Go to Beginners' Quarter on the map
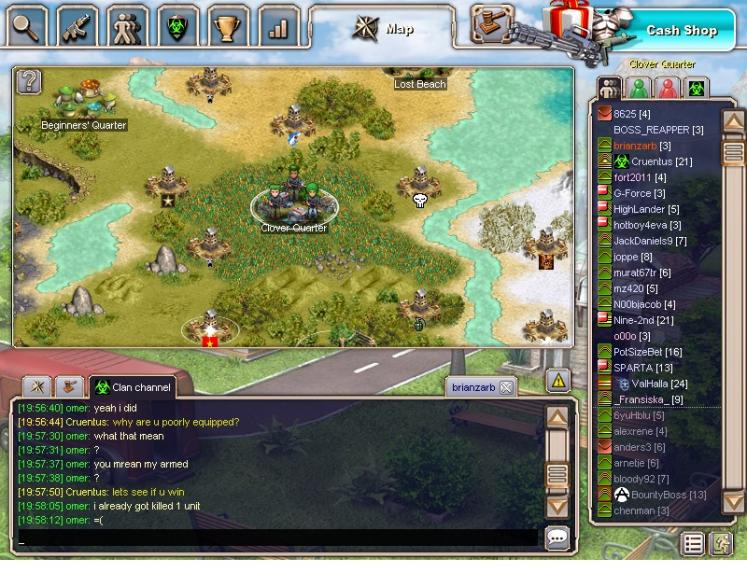Screen dimensions: 747x573 pos(84,106)
